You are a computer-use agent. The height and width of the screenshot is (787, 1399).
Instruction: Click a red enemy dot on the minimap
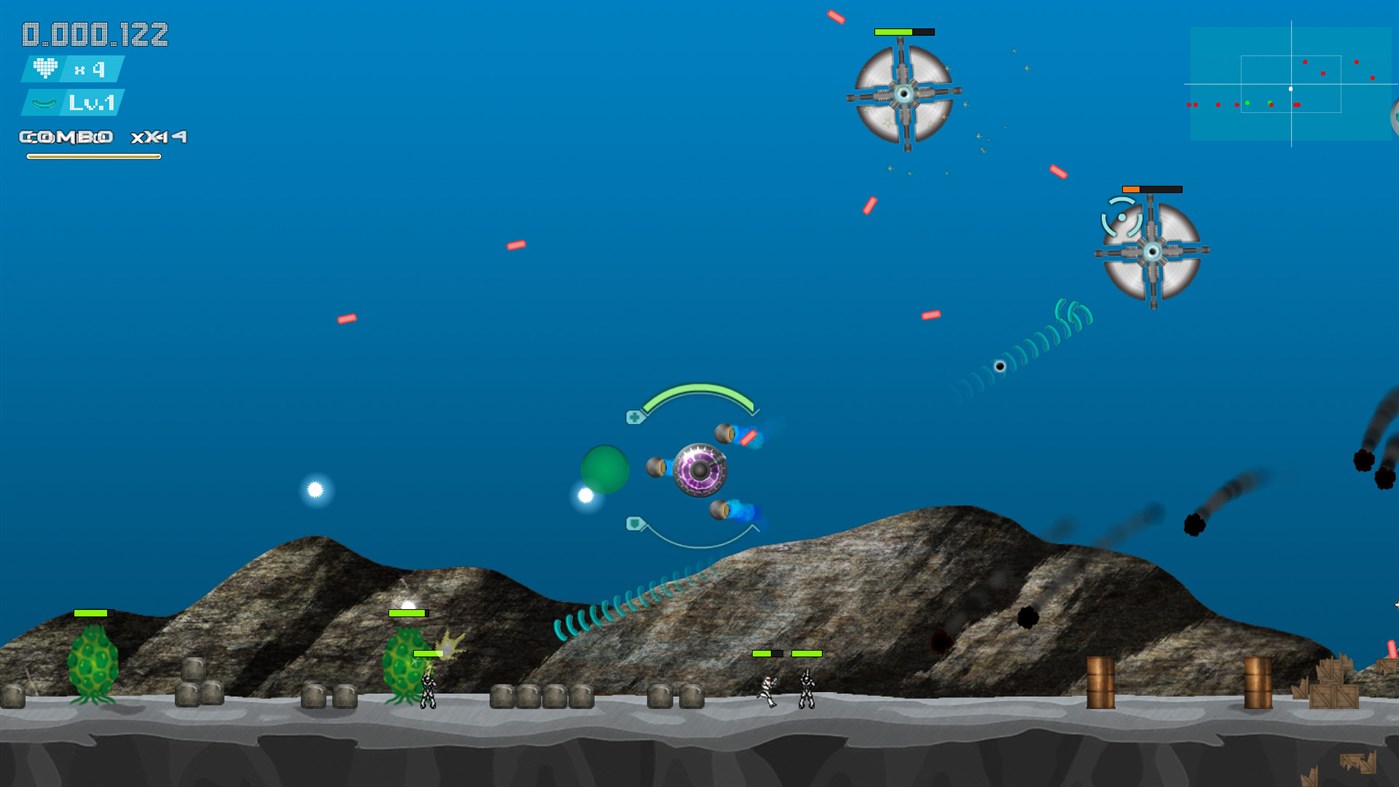[x=1305, y=62]
